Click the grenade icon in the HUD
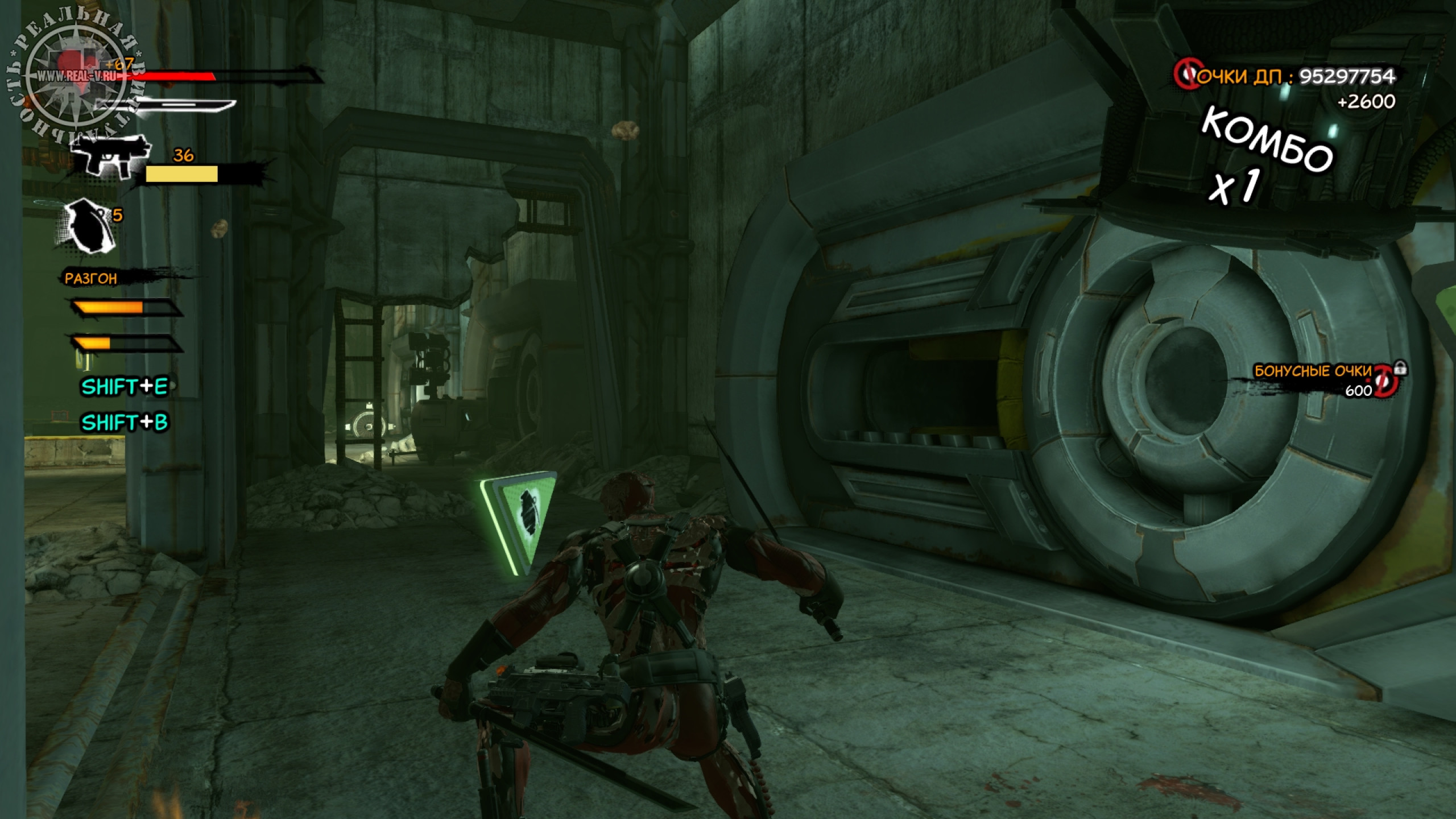This screenshot has height=819, width=1456. 87,225
